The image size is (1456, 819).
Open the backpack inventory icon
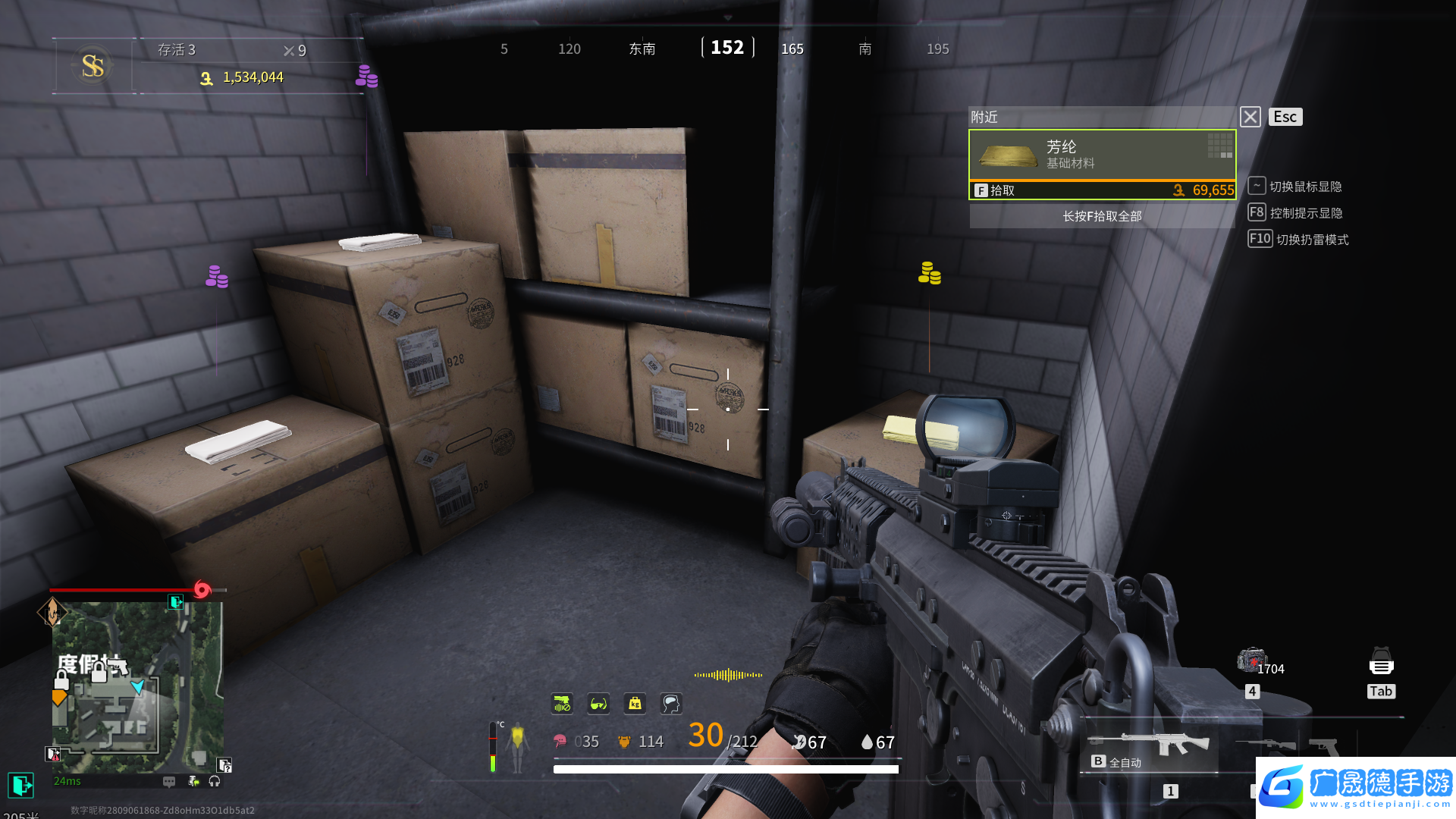[x=1381, y=661]
